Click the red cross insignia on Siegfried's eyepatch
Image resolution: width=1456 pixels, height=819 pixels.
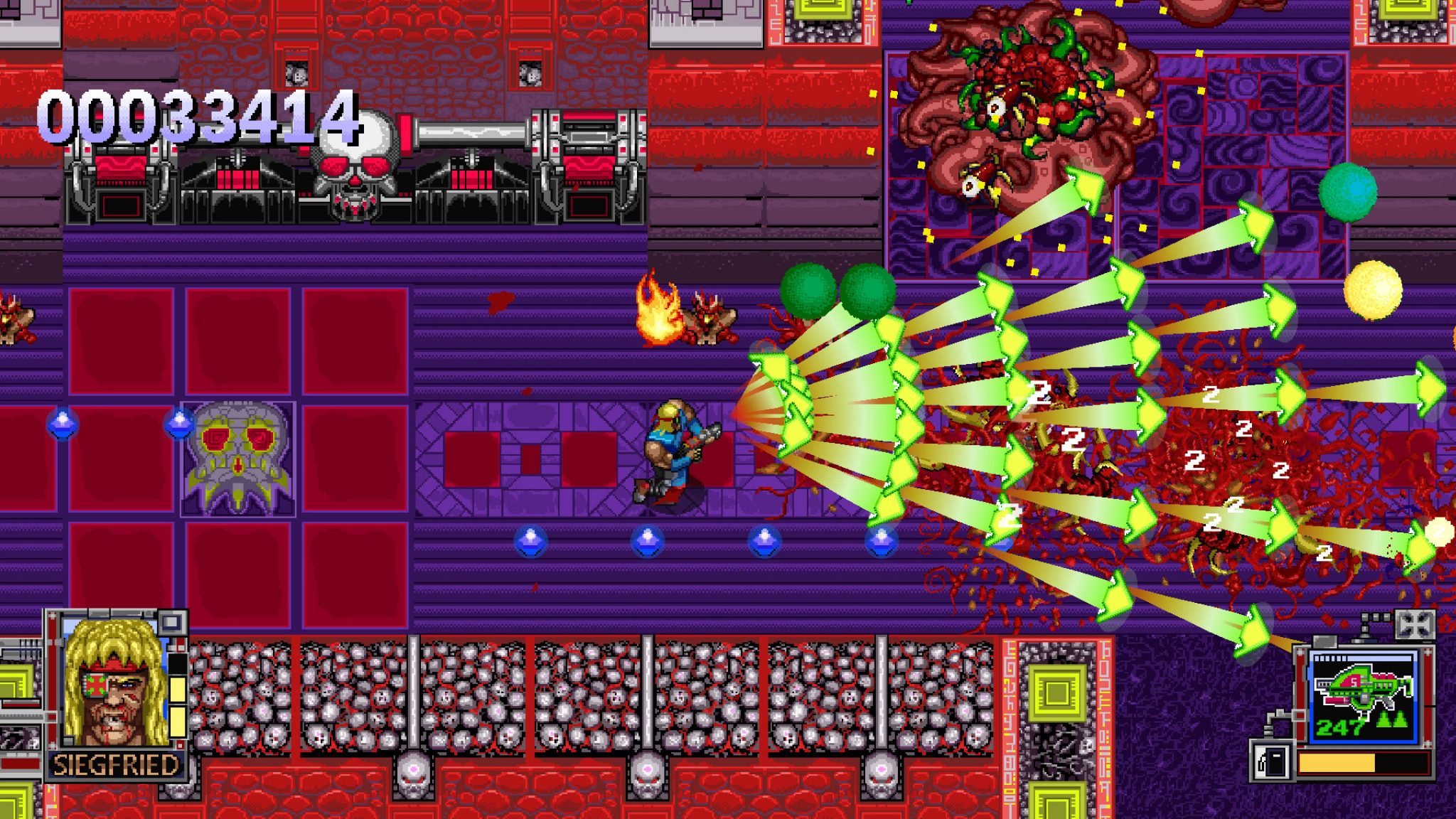click(95, 684)
